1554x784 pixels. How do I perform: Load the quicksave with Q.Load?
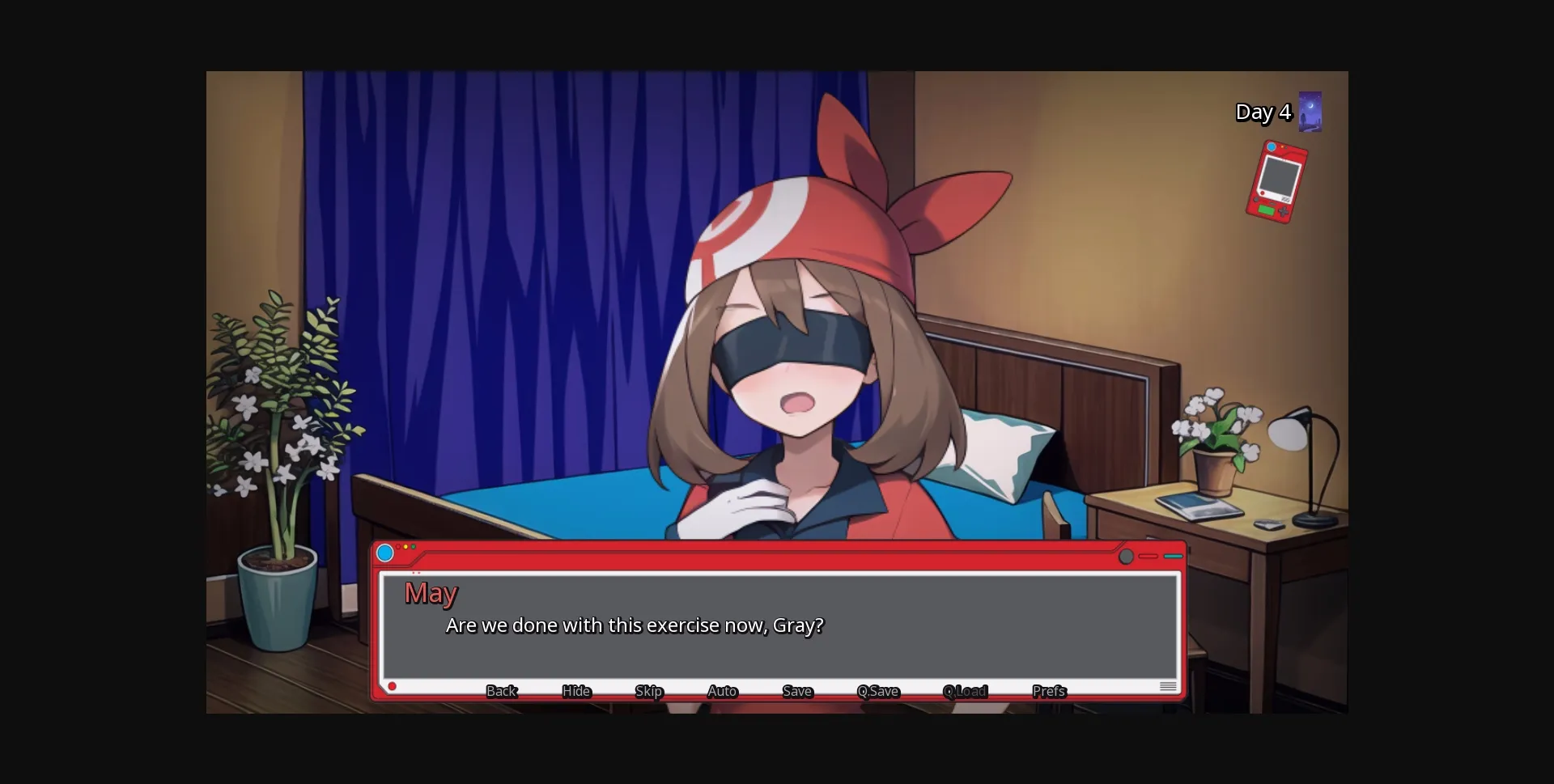tap(964, 692)
